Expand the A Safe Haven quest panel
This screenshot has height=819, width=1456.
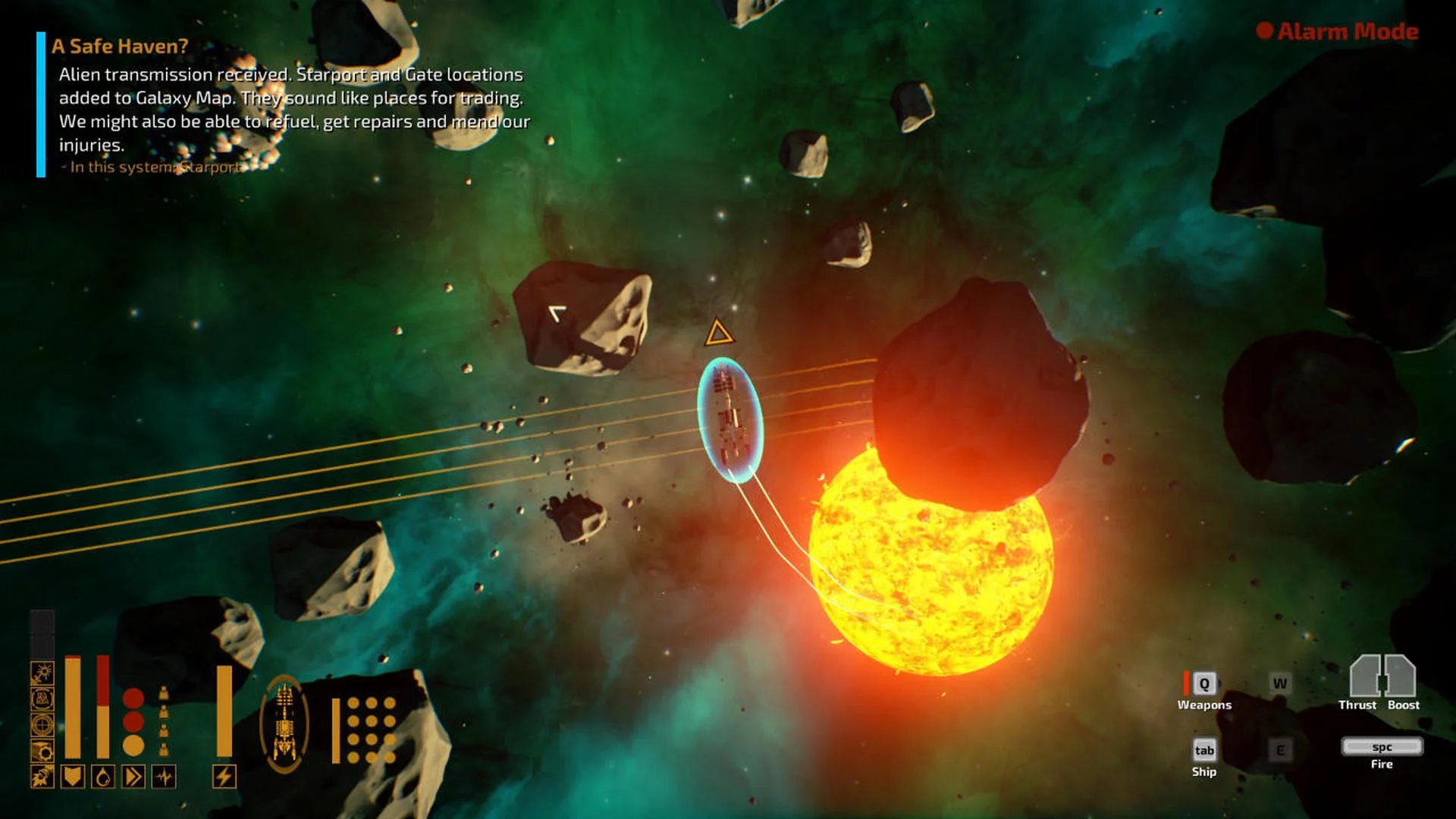tap(121, 45)
